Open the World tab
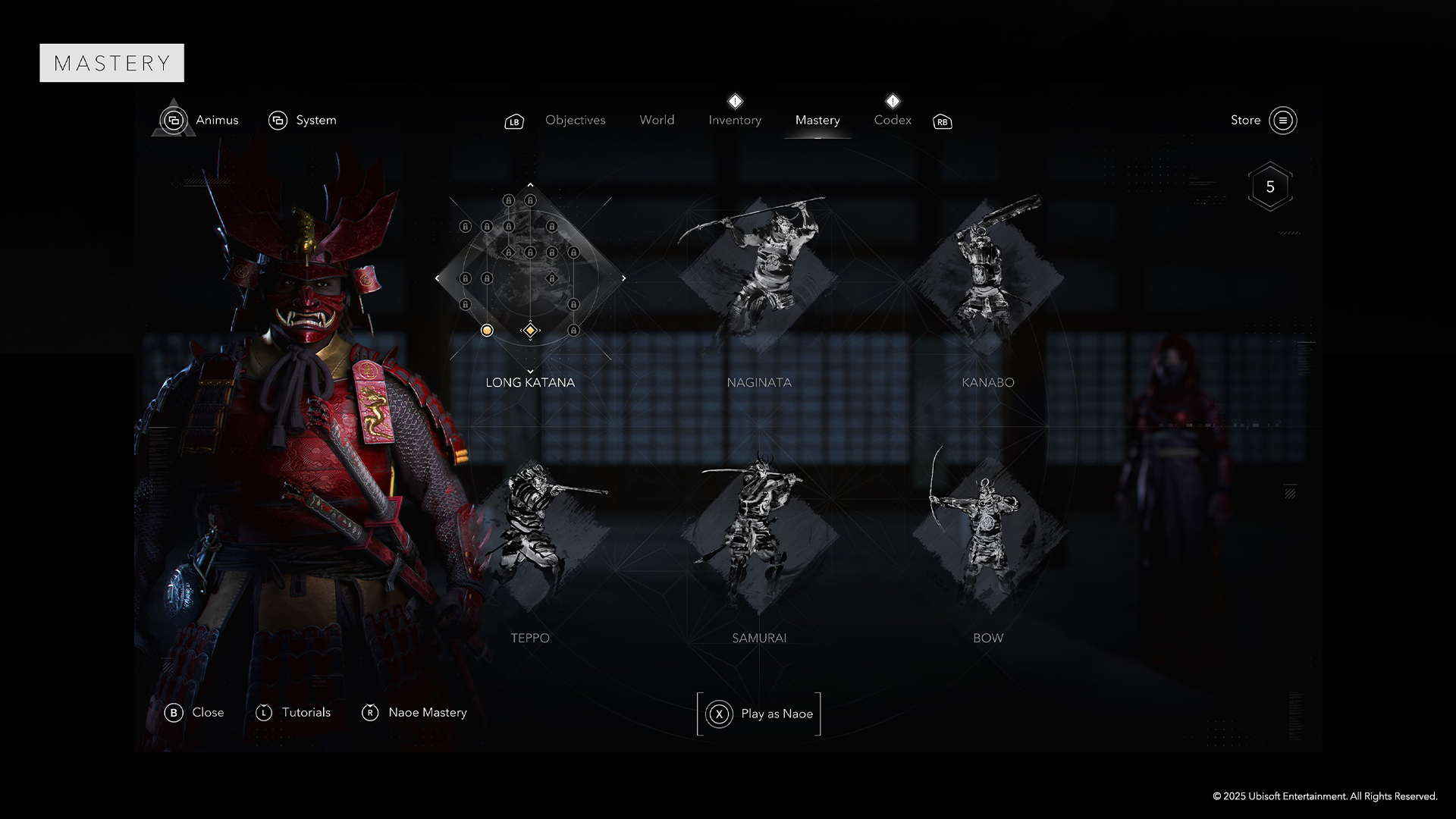Viewport: 1456px width, 819px height. click(657, 120)
